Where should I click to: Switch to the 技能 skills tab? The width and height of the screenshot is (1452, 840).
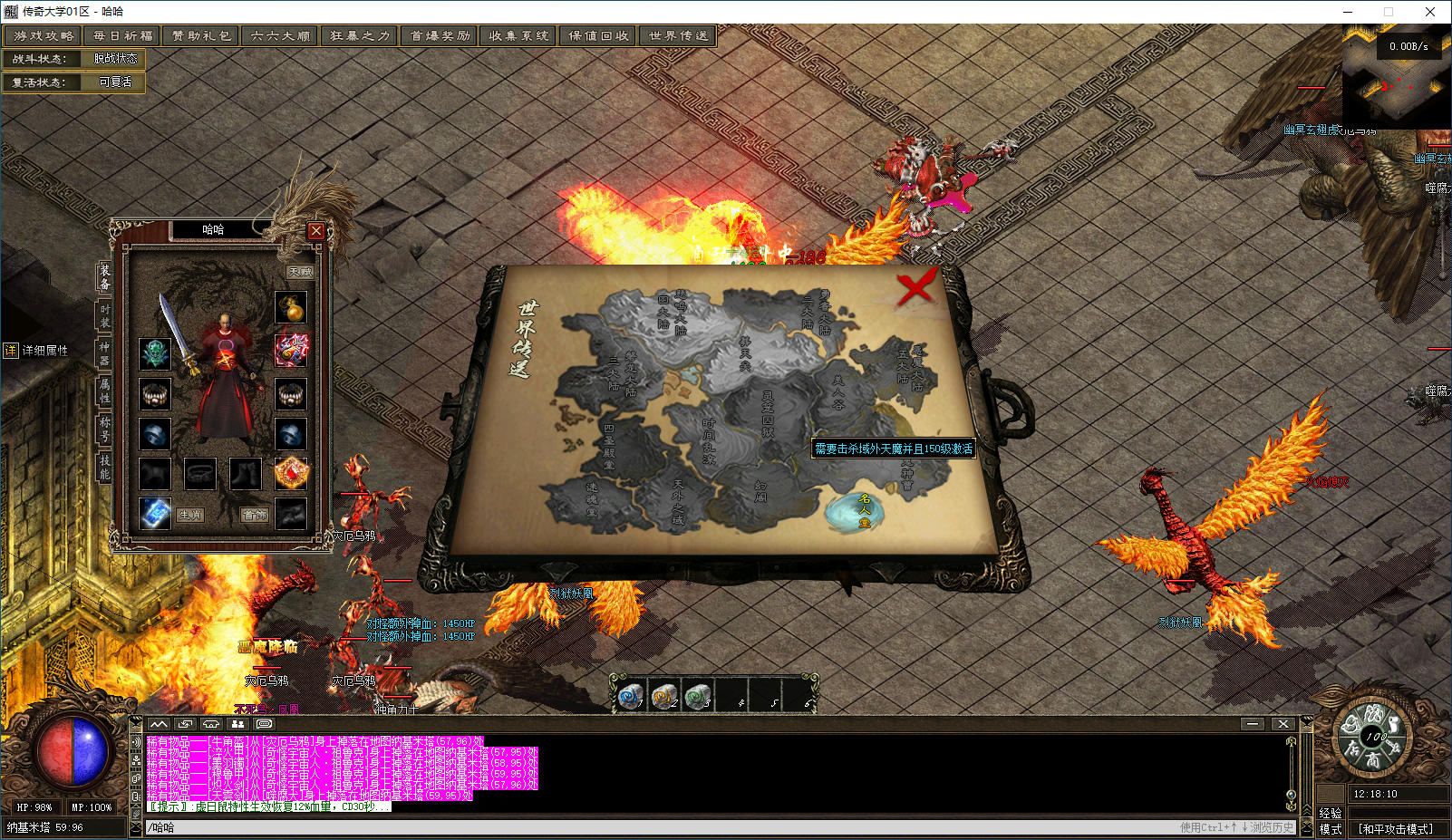(x=104, y=467)
